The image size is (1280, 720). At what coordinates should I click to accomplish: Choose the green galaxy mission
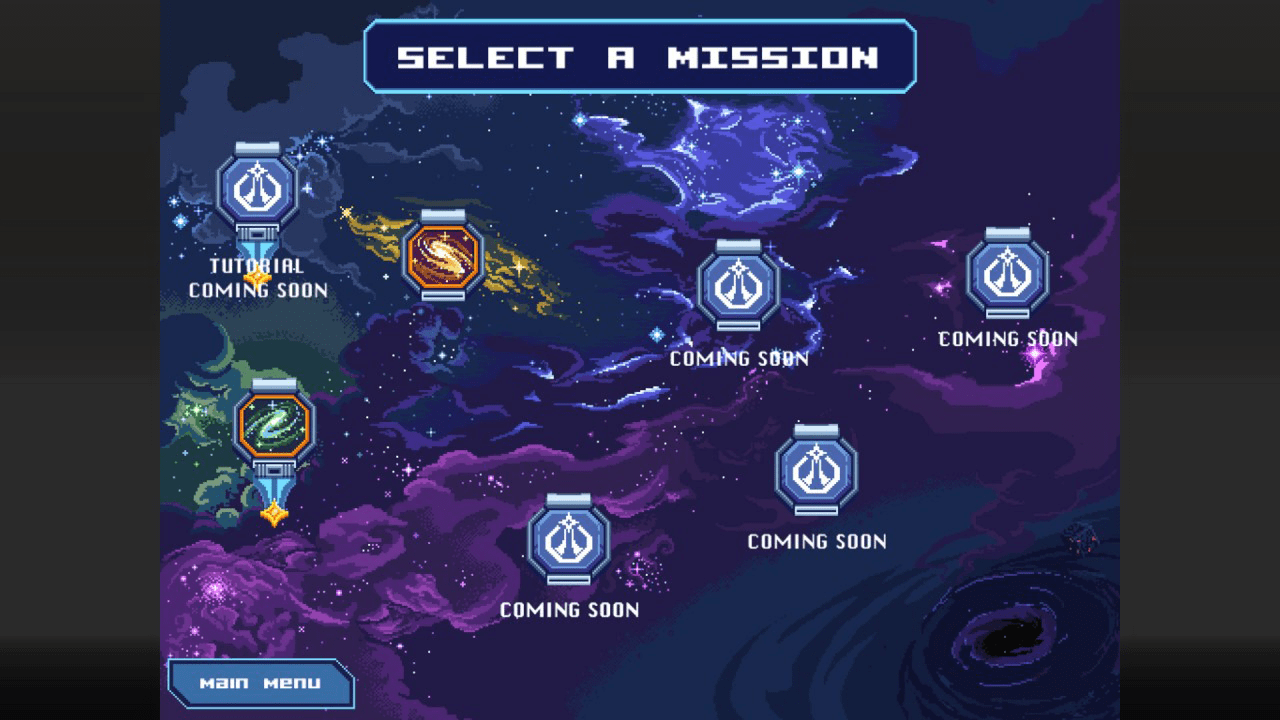(x=274, y=425)
